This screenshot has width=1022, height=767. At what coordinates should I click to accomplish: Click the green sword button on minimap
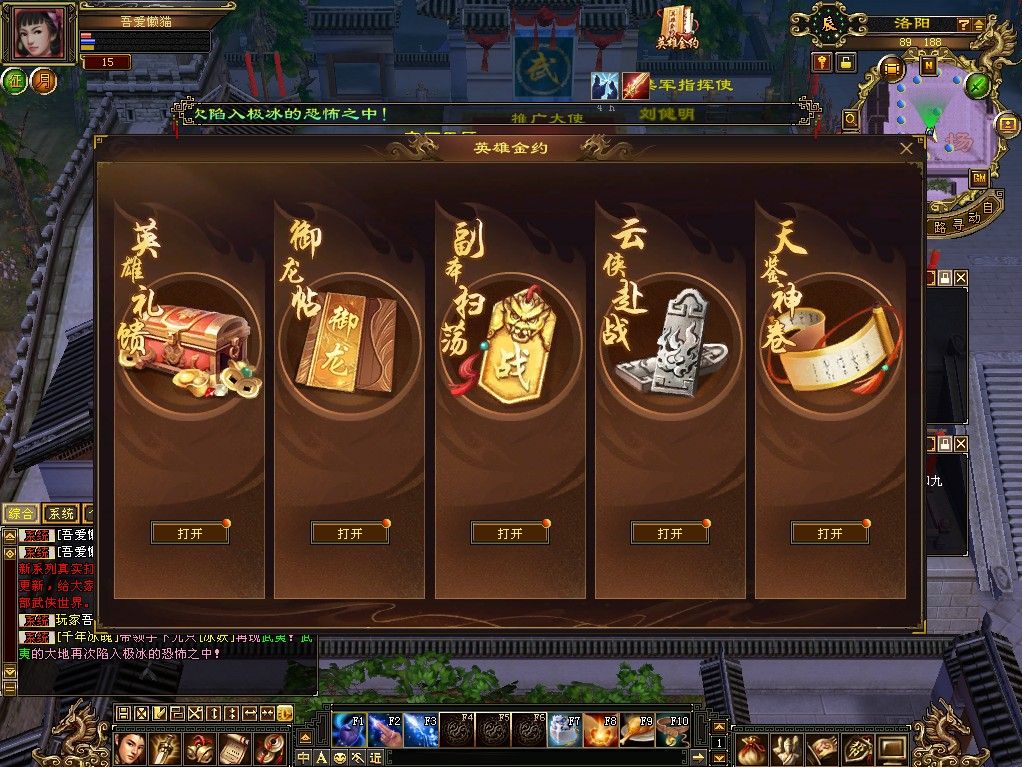pos(977,85)
